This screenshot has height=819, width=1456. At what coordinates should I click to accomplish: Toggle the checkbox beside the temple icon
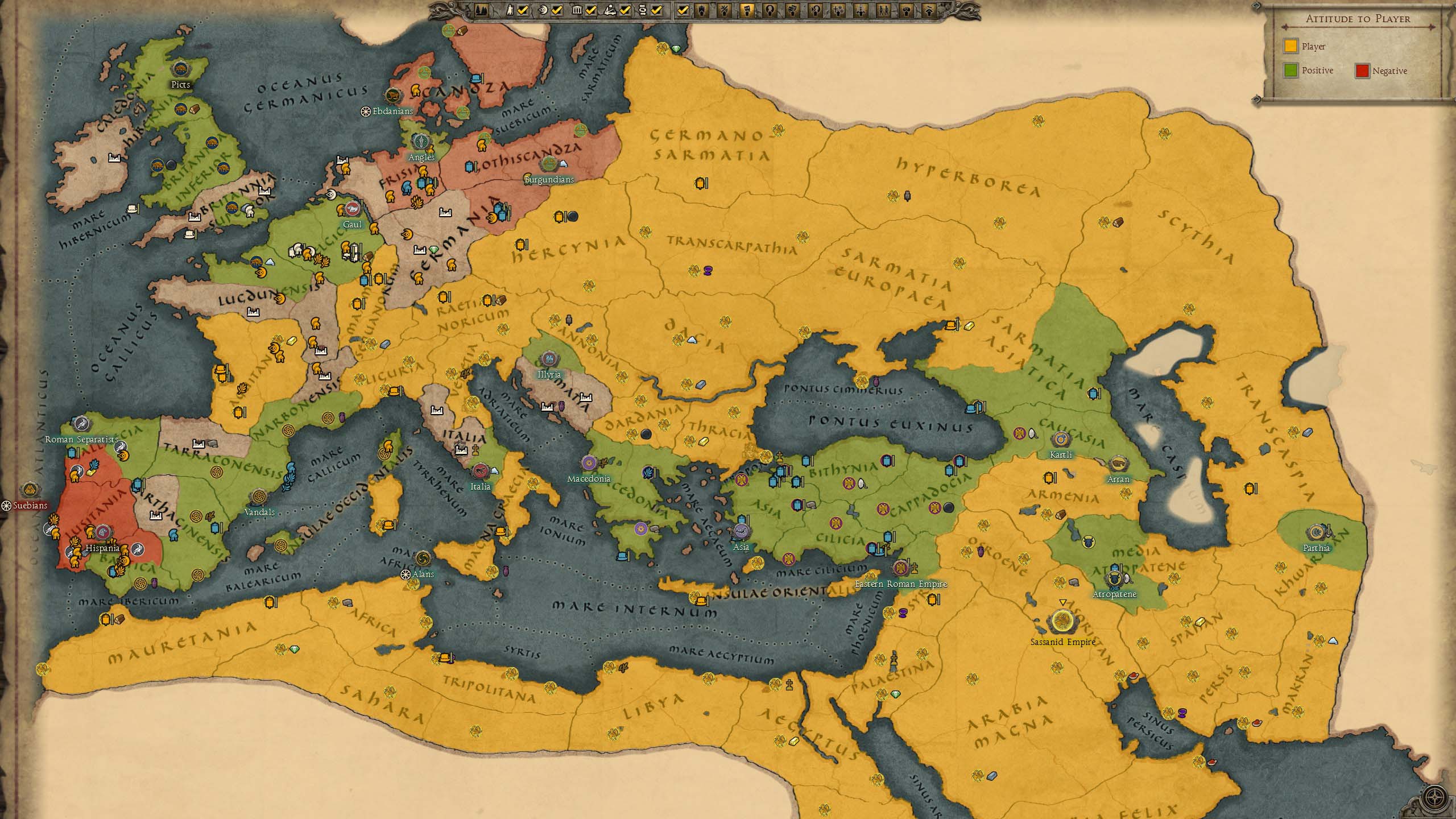pyautogui.click(x=591, y=10)
